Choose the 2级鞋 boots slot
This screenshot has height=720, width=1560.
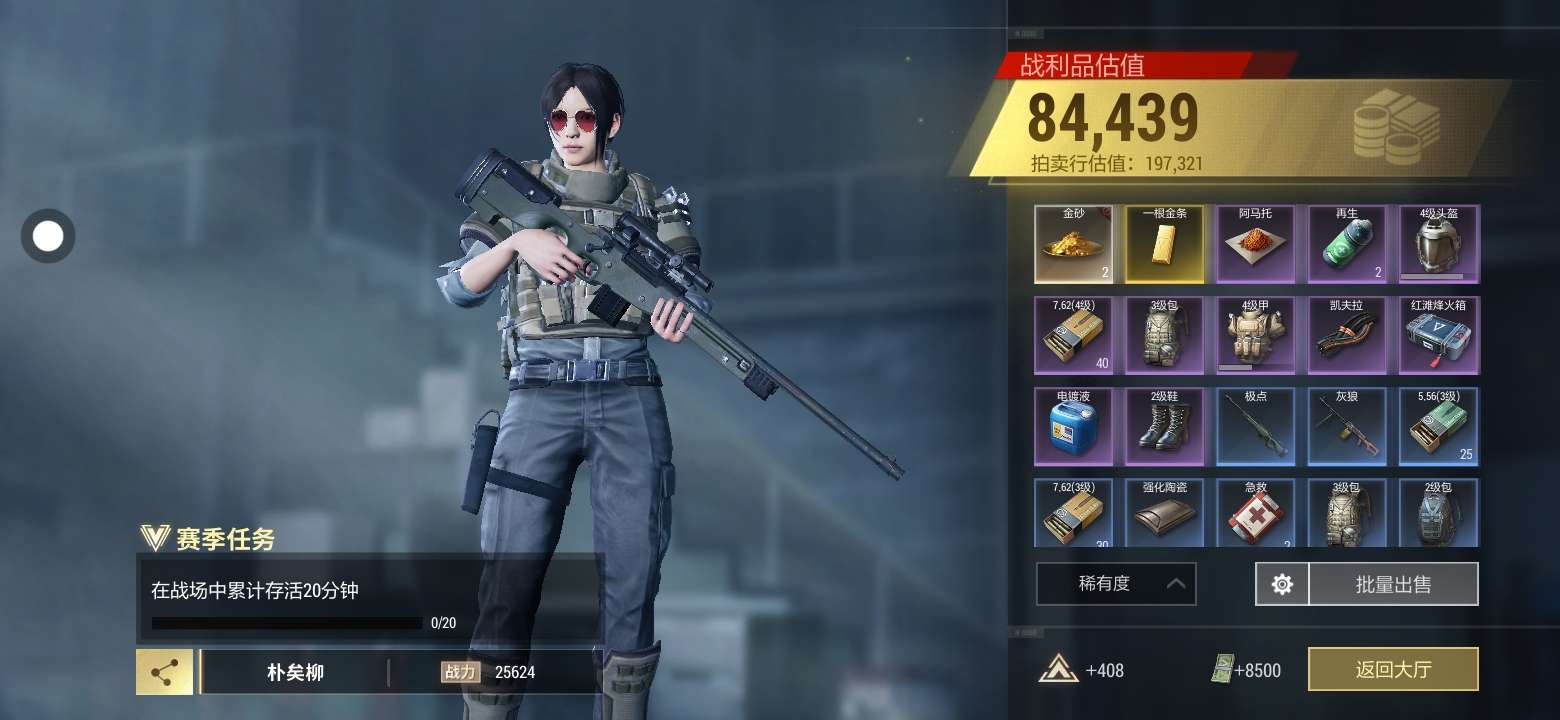point(1165,427)
